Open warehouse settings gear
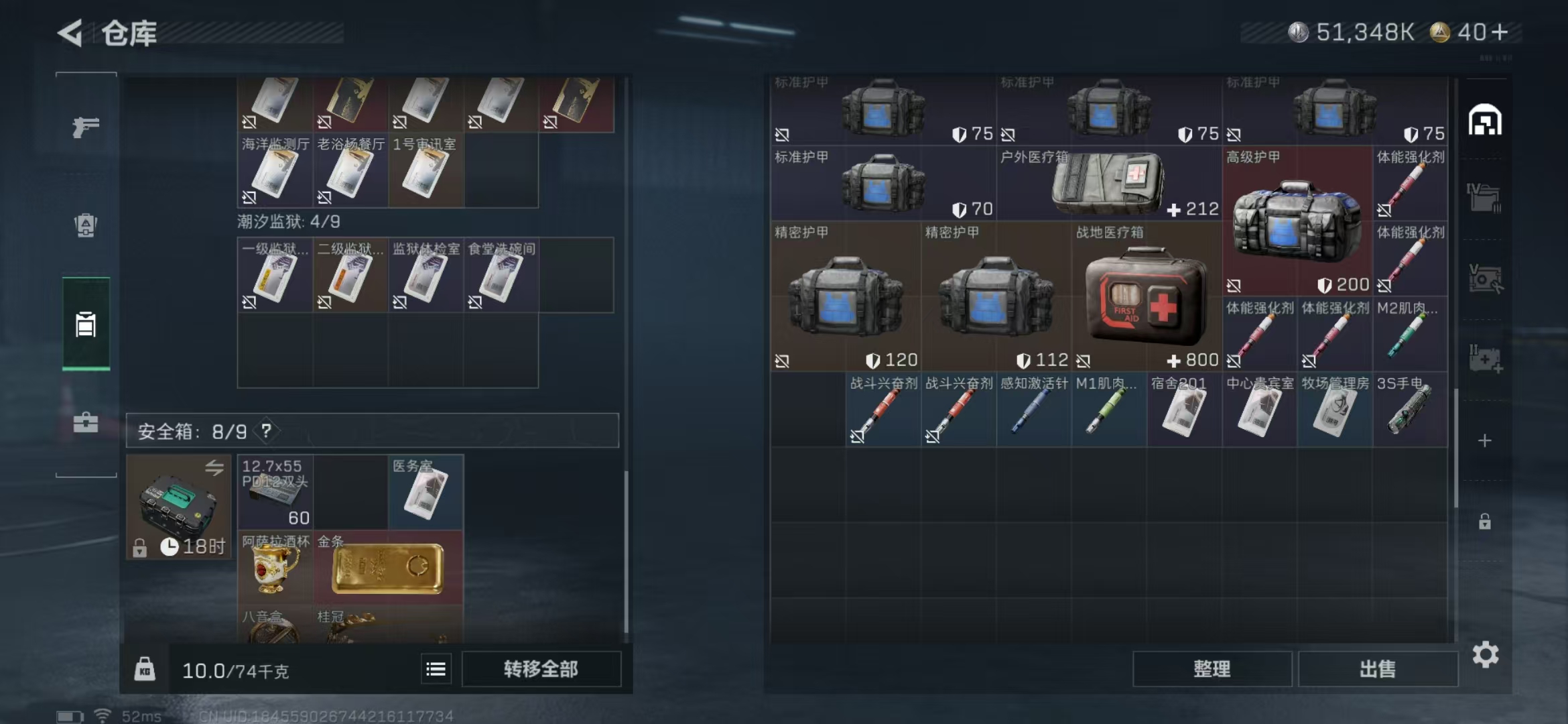The image size is (1568, 724). coord(1486,655)
